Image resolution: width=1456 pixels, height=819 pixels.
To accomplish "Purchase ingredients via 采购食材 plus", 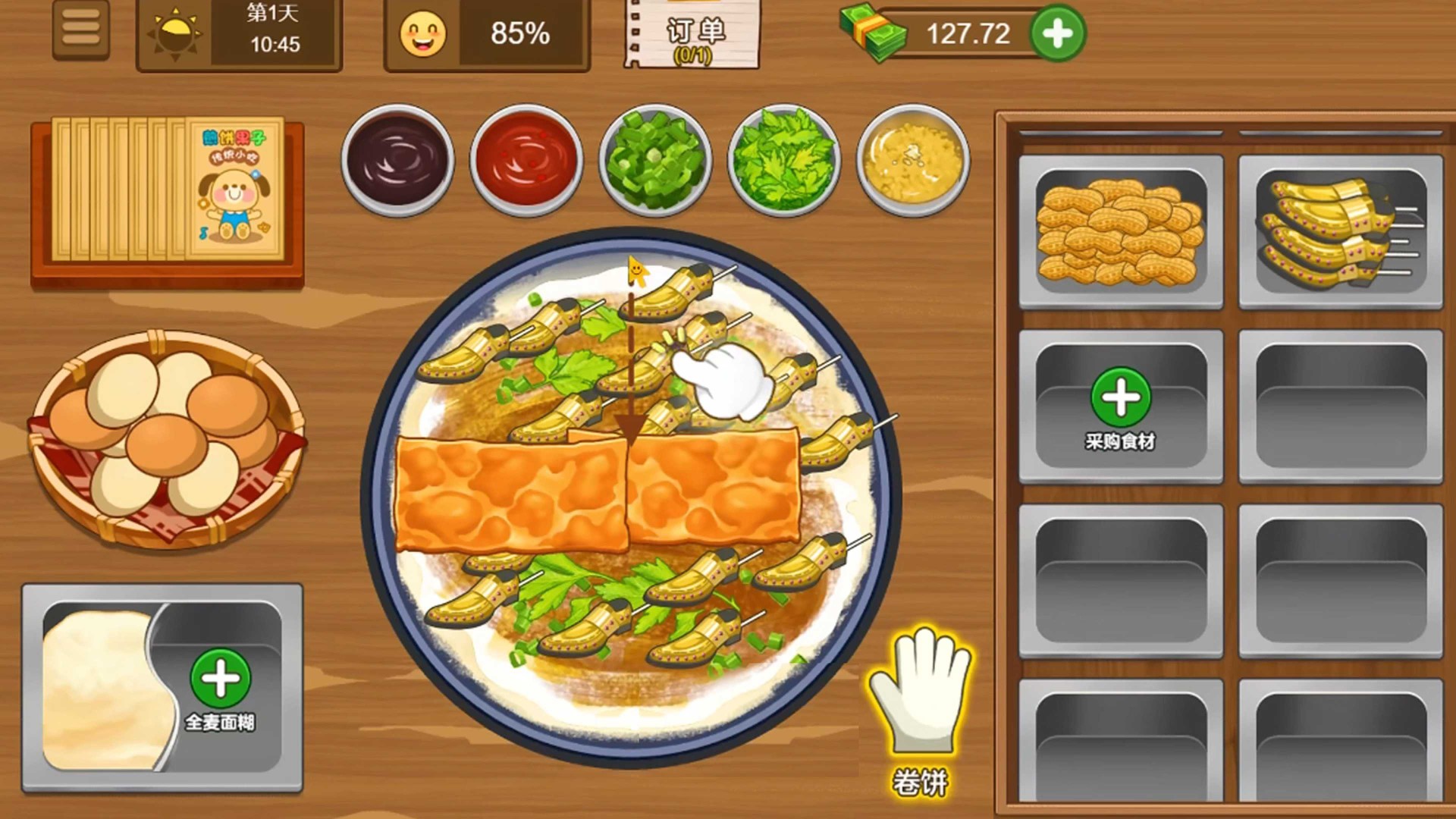I will [x=1120, y=397].
